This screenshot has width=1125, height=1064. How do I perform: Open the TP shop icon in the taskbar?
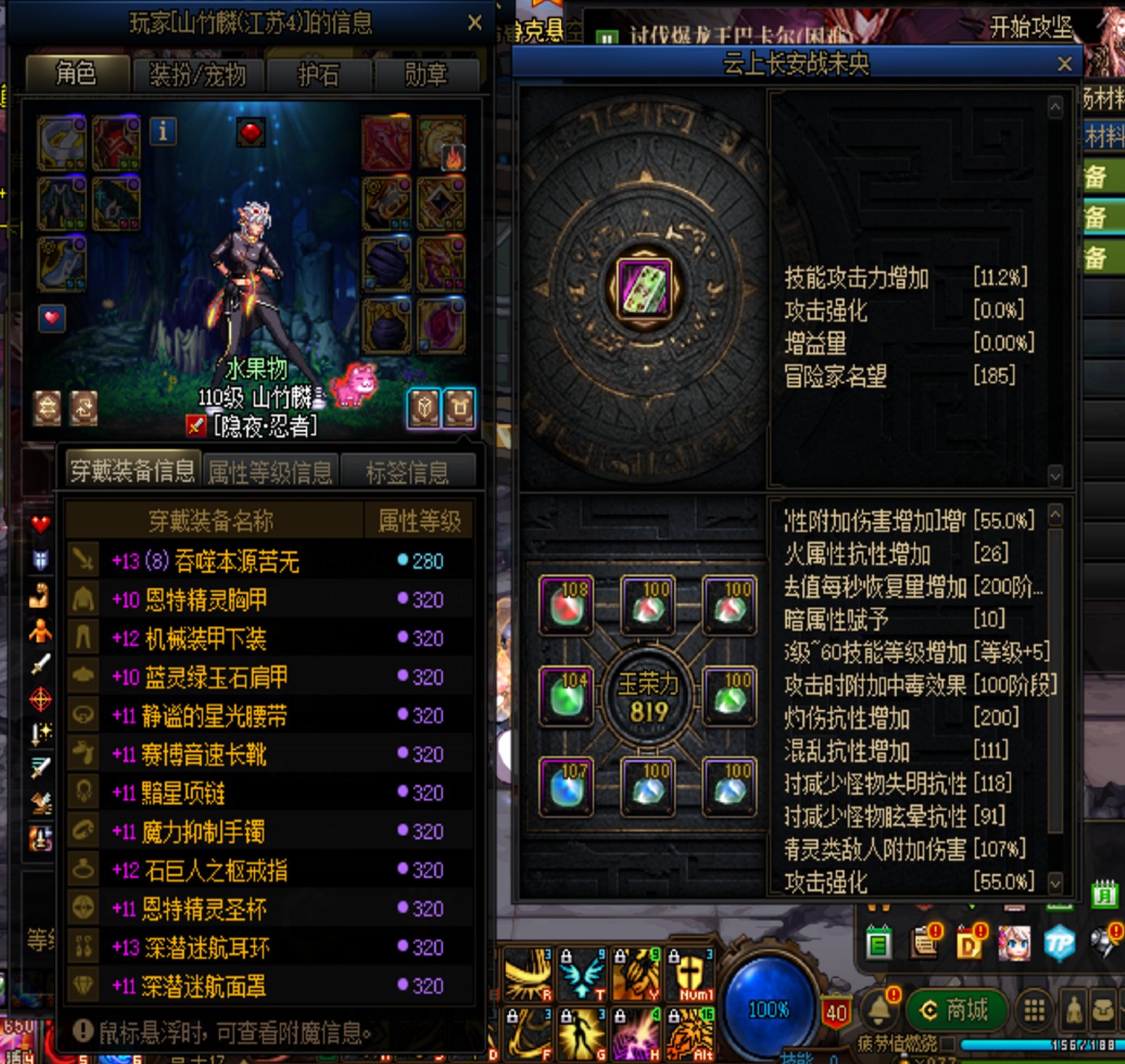1059,942
